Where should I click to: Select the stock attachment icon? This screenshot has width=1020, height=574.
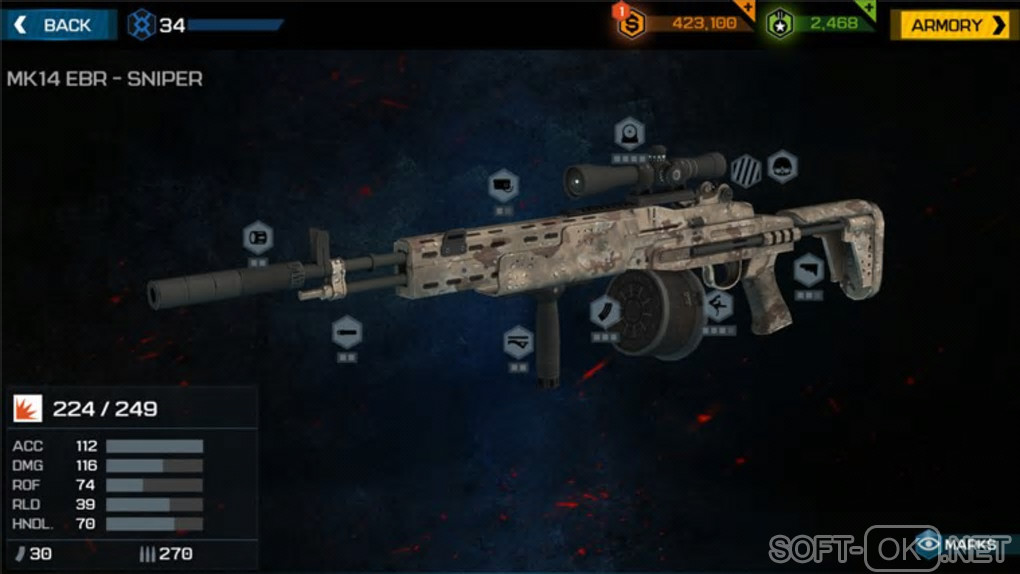click(x=808, y=270)
